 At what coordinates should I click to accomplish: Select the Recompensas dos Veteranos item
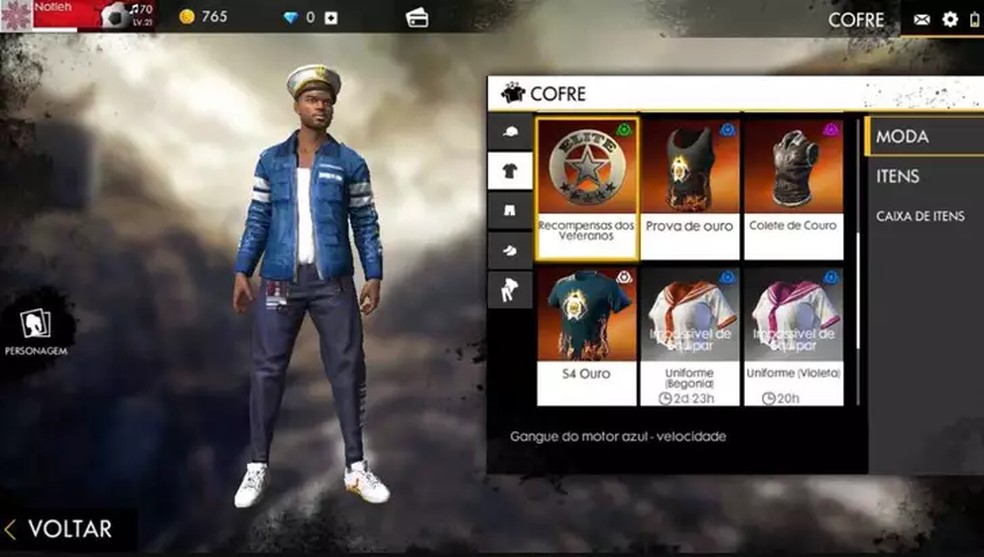click(587, 189)
